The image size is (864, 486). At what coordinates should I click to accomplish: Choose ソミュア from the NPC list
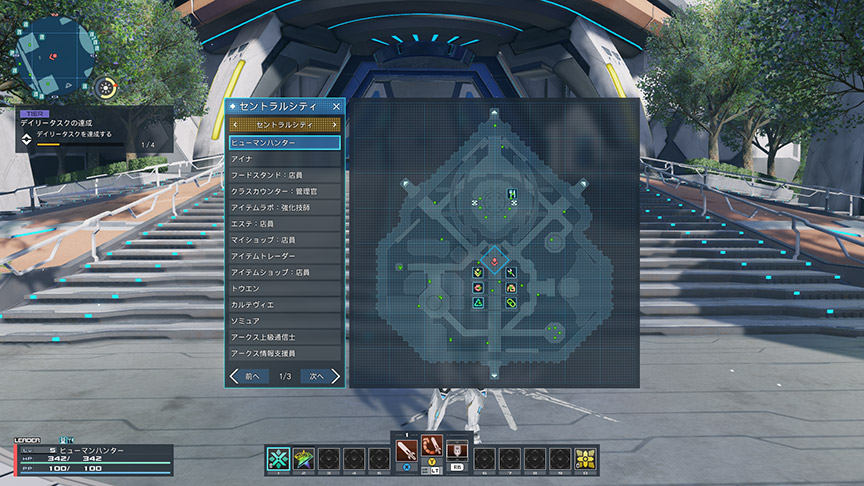(x=284, y=320)
